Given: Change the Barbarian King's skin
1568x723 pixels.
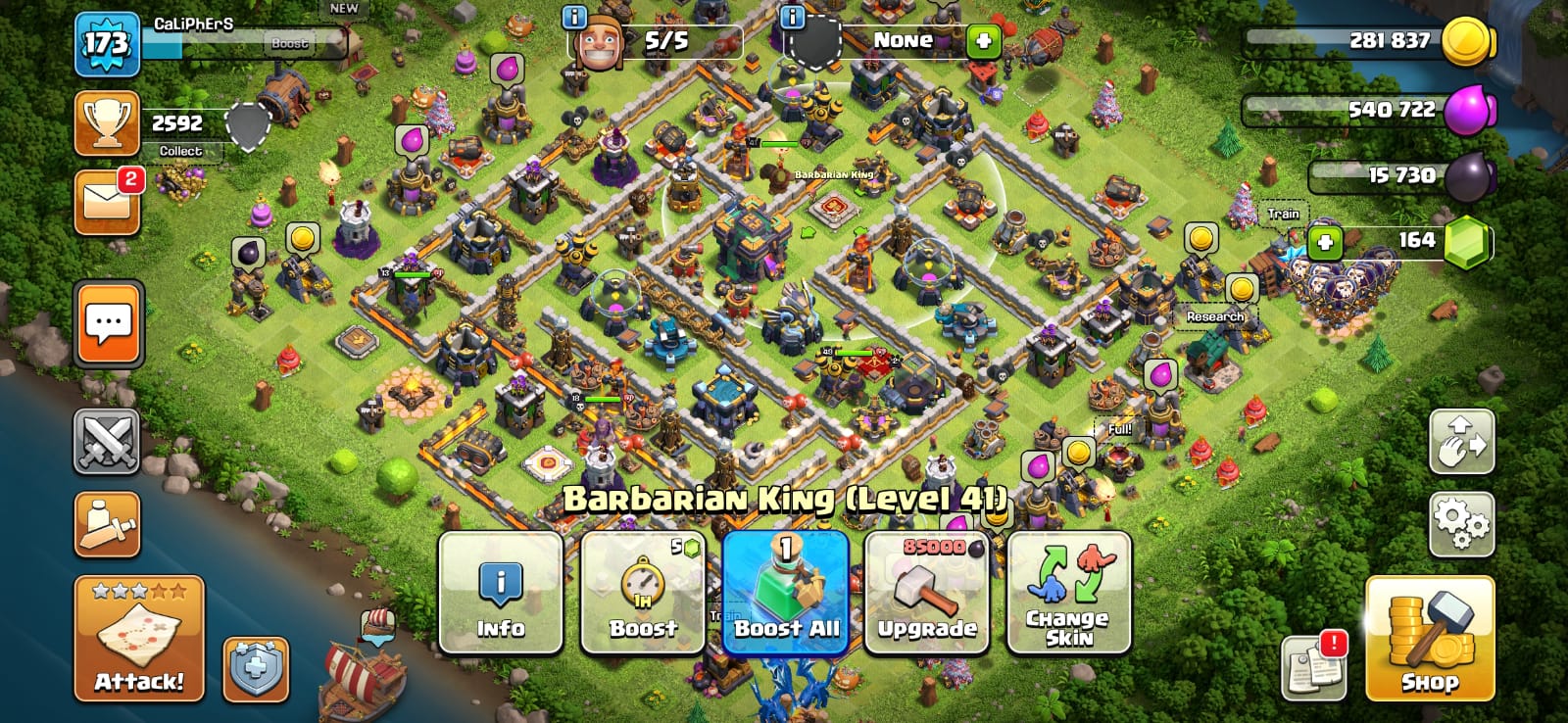Looking at the screenshot, I should 1069,594.
